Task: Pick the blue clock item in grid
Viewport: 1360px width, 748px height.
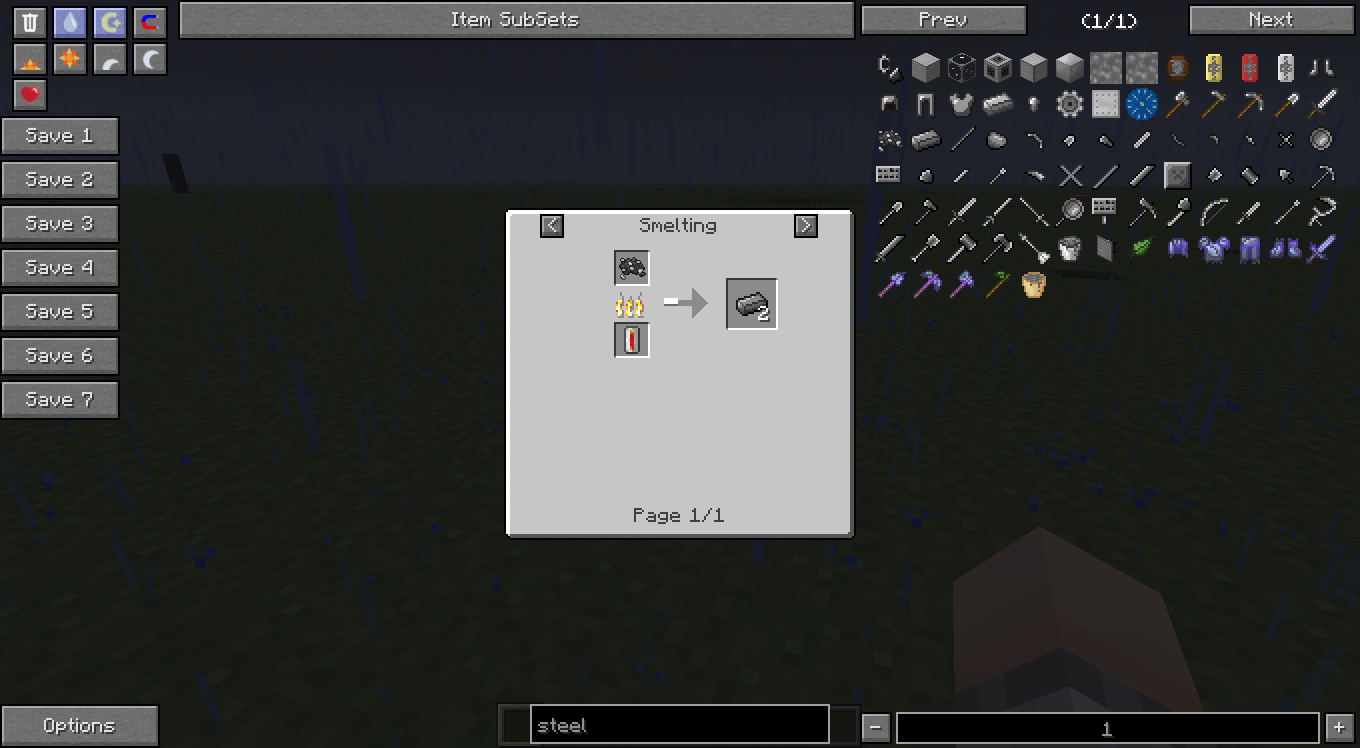Action: 1141,103
